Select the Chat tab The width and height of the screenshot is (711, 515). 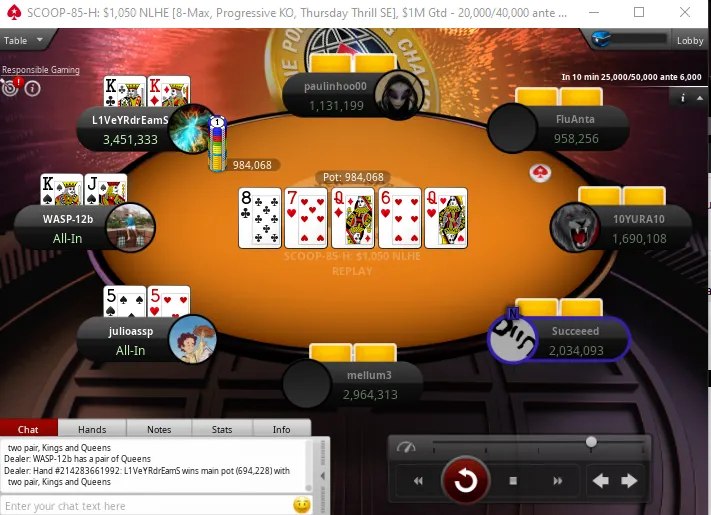click(x=29, y=429)
